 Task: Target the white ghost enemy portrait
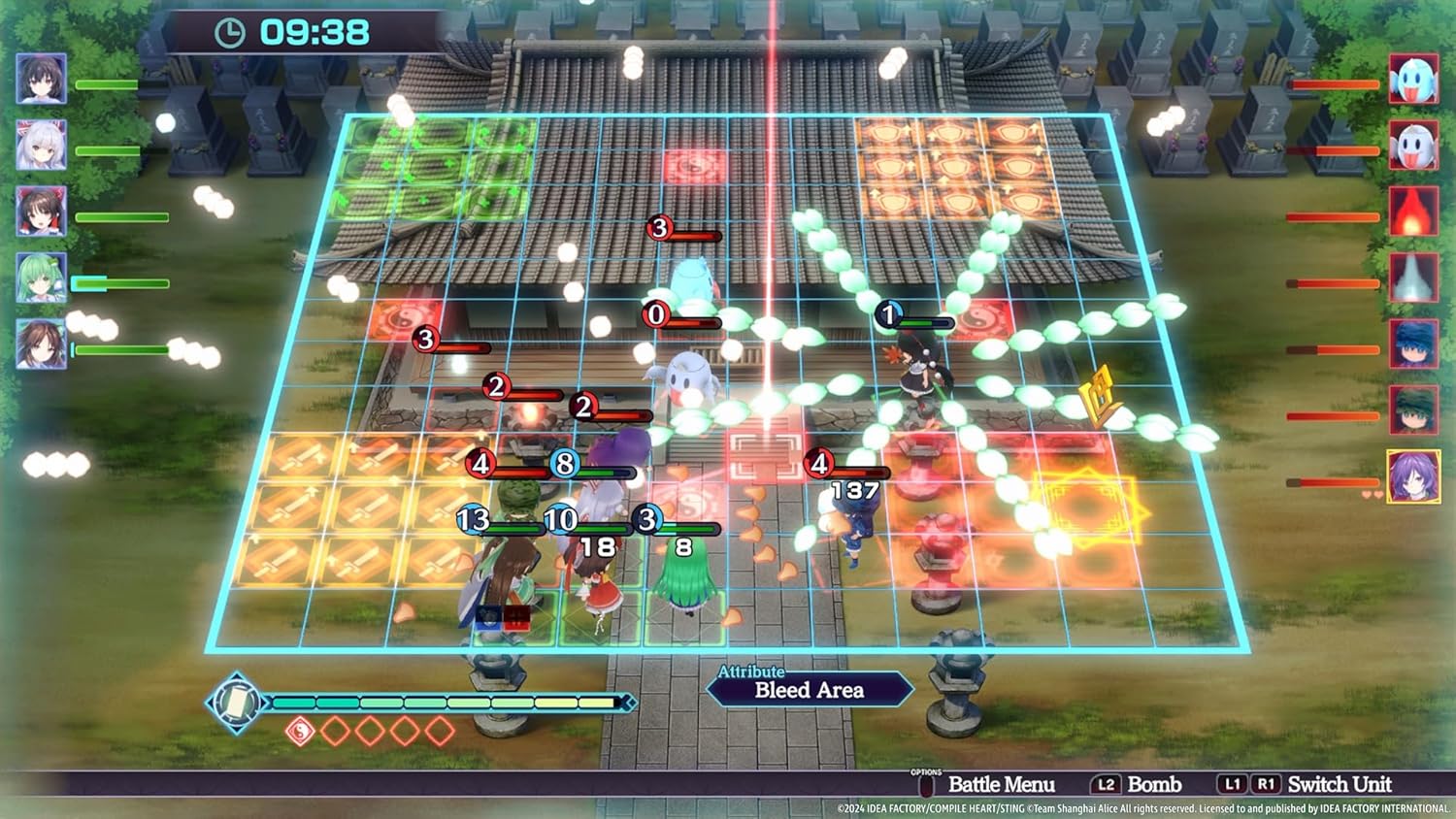pyautogui.click(x=1413, y=146)
